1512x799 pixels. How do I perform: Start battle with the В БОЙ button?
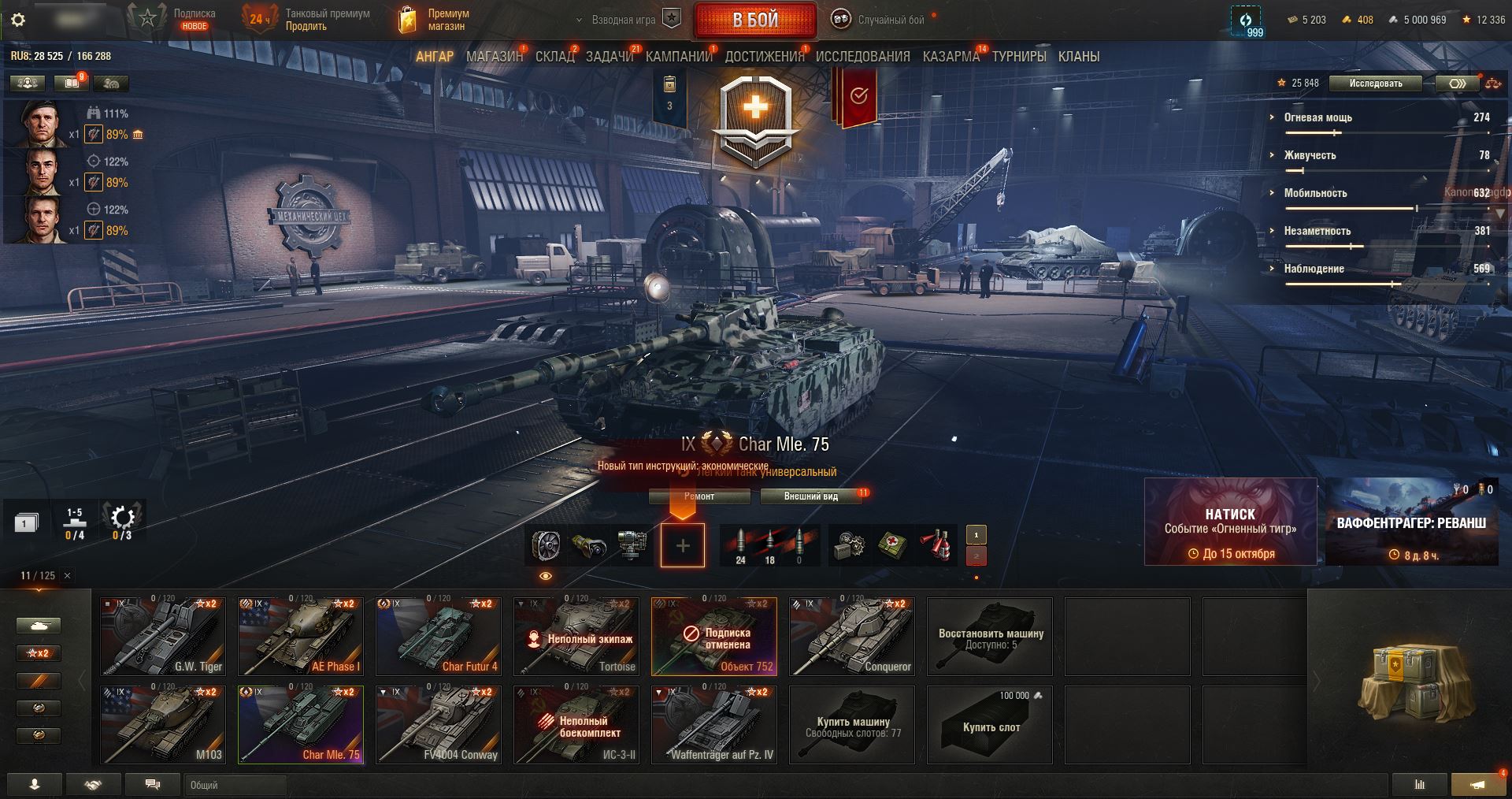pyautogui.click(x=755, y=20)
